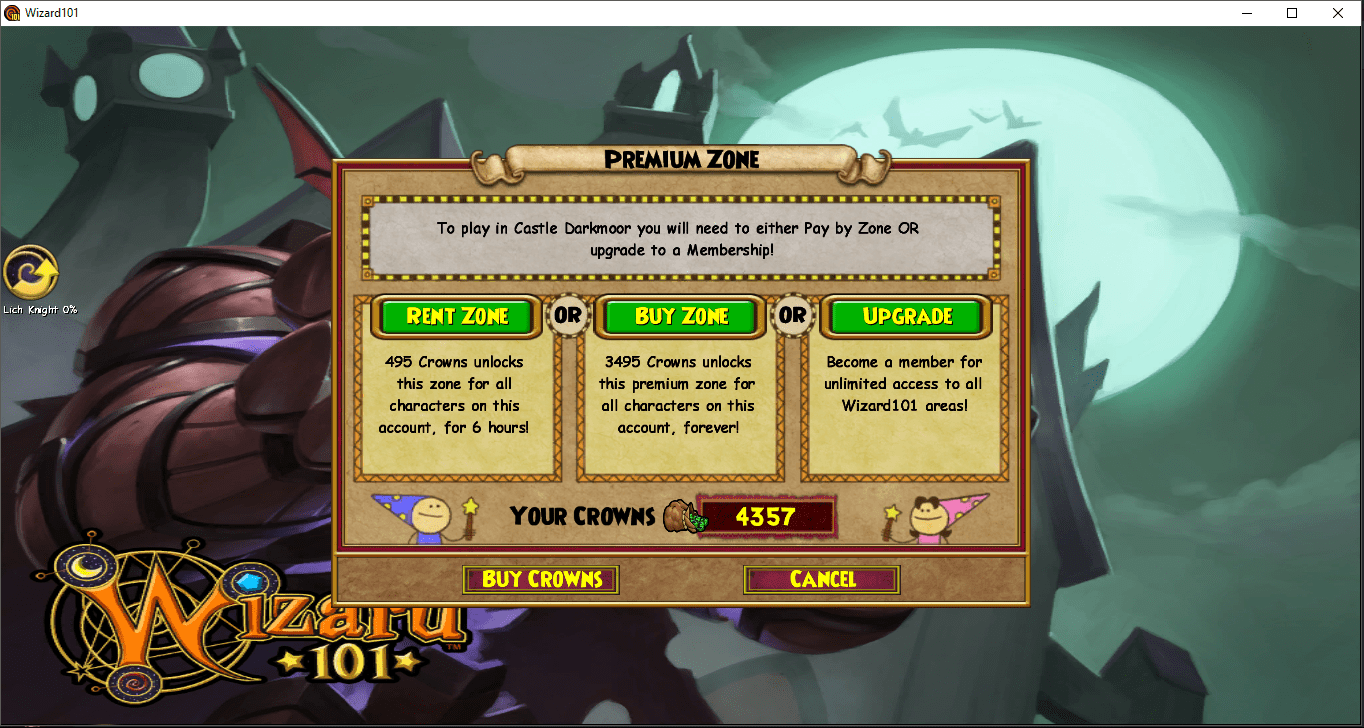This screenshot has height=728, width=1364.
Task: Dismiss the dialog with CANCEL
Action: (821, 580)
